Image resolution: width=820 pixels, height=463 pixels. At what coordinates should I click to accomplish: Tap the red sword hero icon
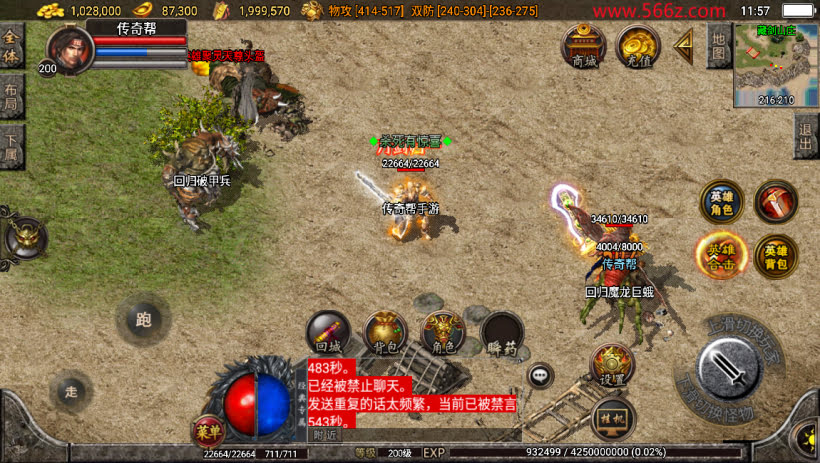775,201
